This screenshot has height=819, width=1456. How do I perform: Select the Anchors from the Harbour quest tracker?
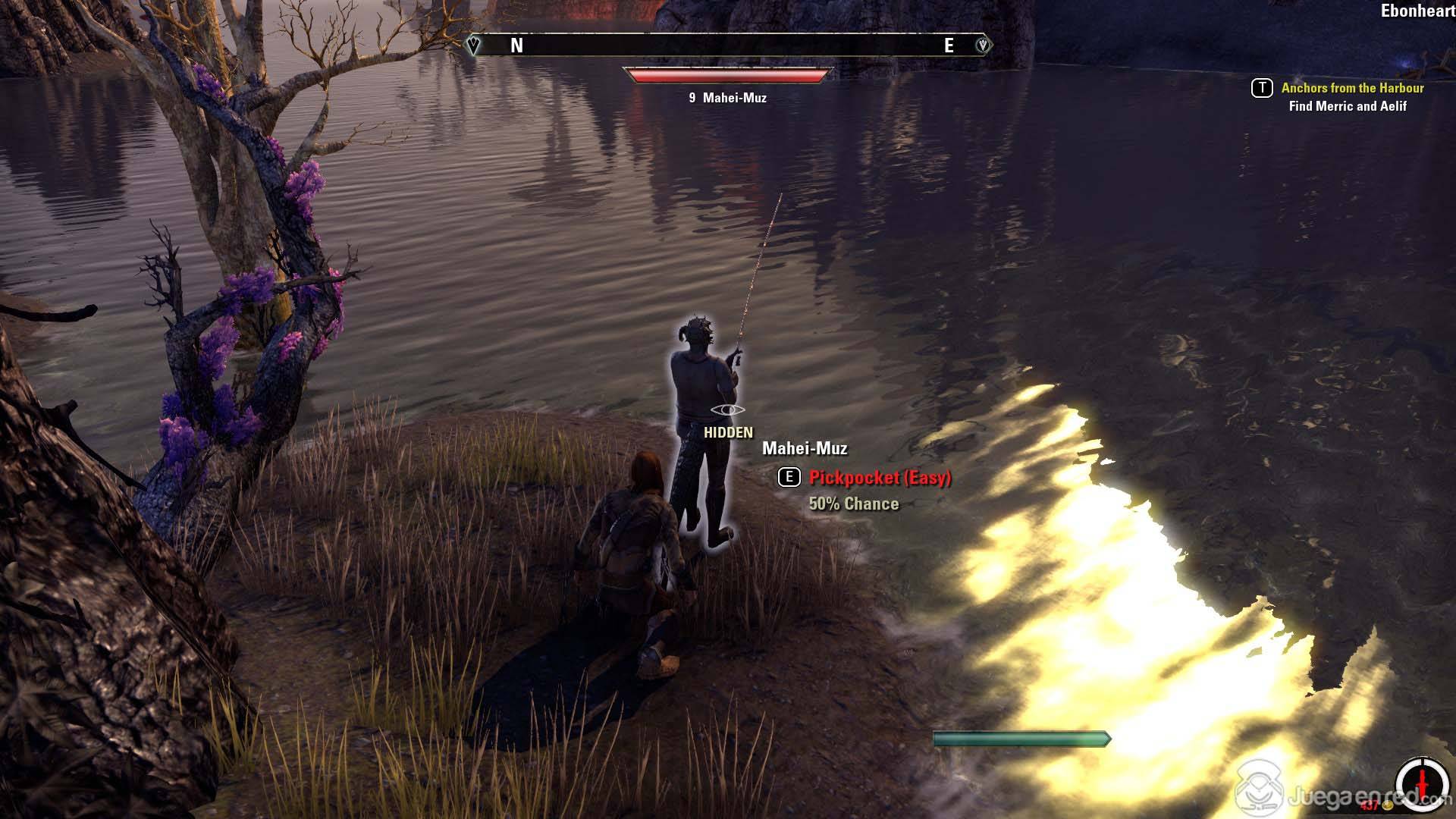[x=1352, y=88]
